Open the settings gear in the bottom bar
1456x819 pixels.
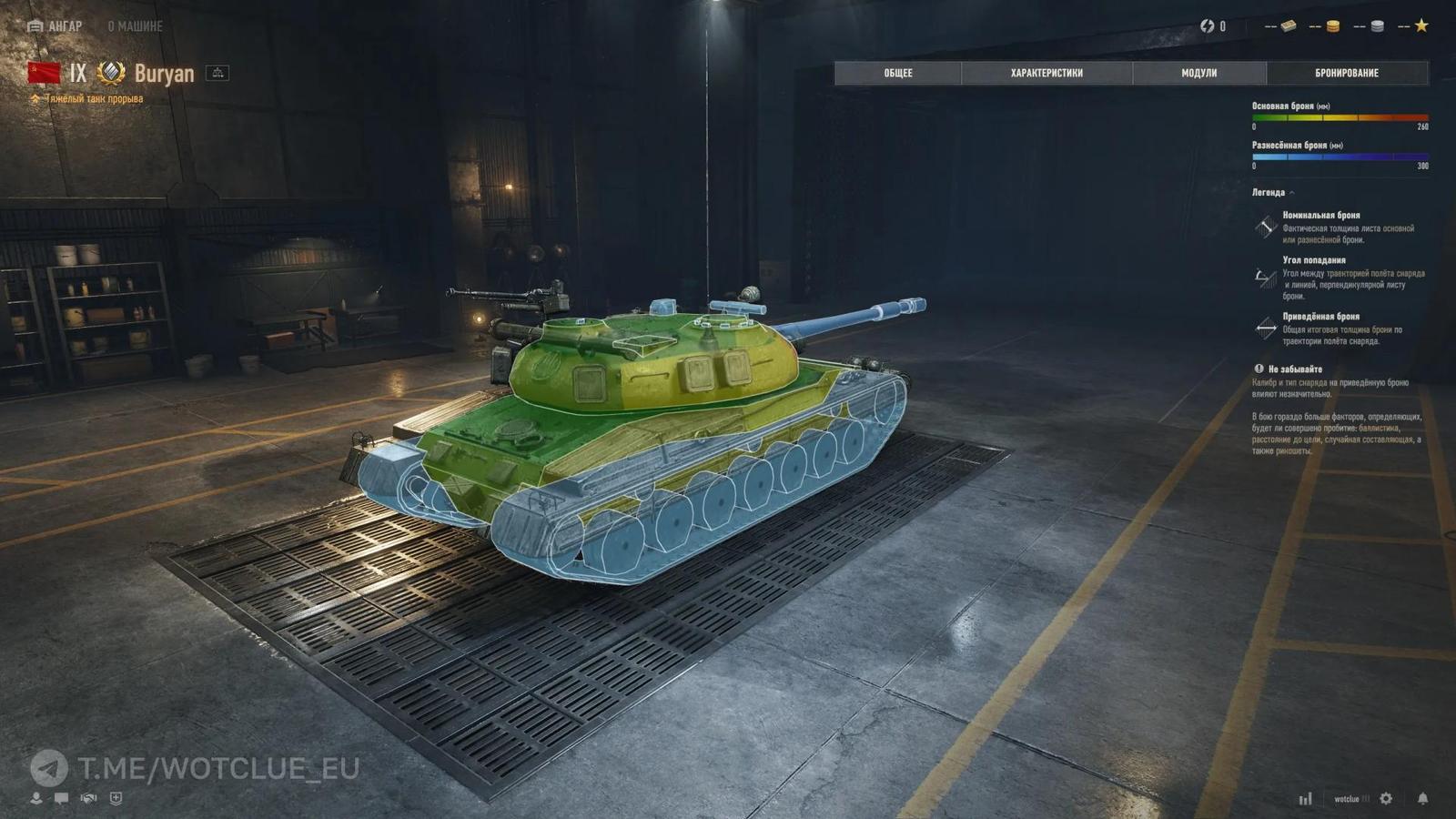tap(1385, 798)
